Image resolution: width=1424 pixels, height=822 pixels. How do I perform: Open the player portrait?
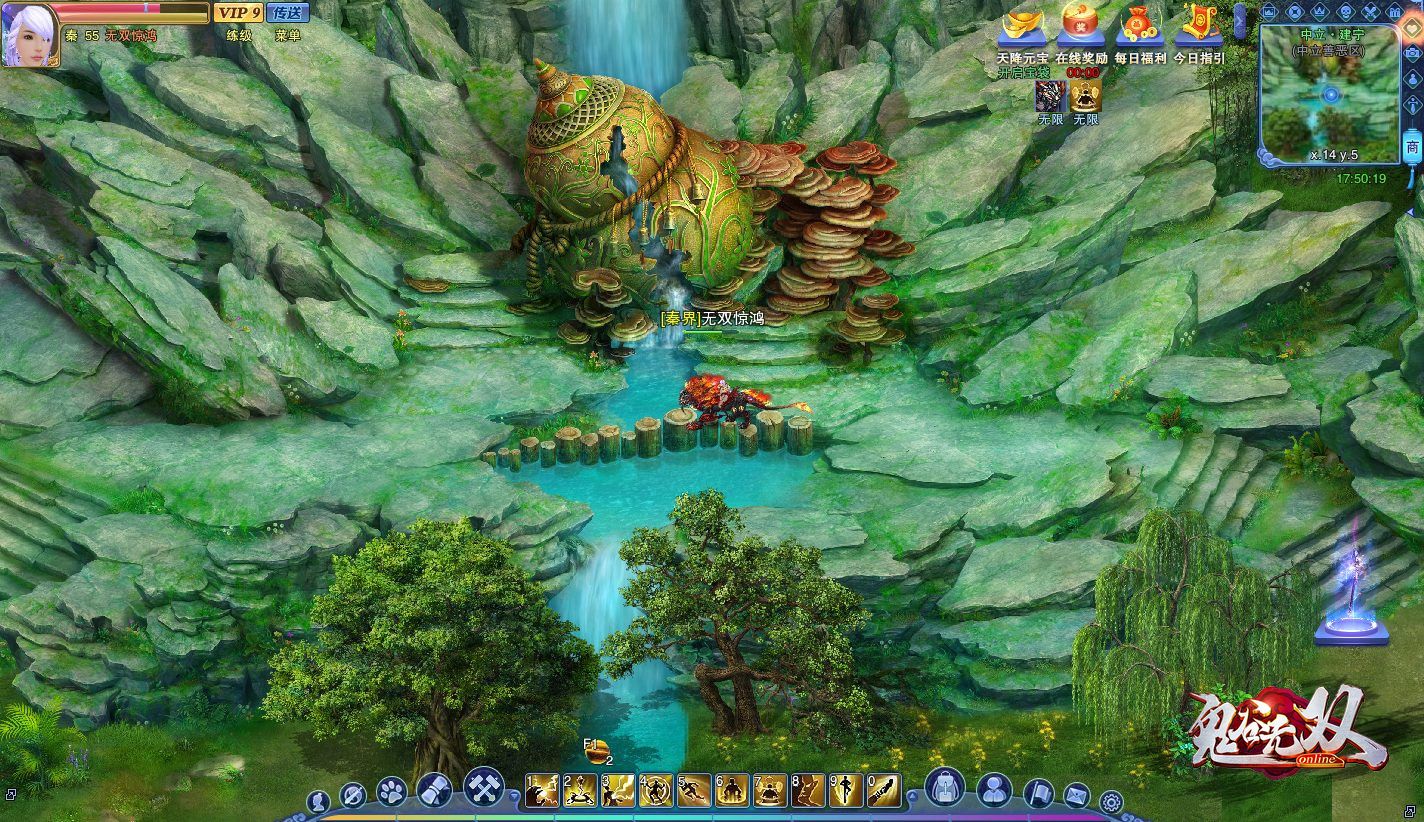pyautogui.click(x=28, y=34)
